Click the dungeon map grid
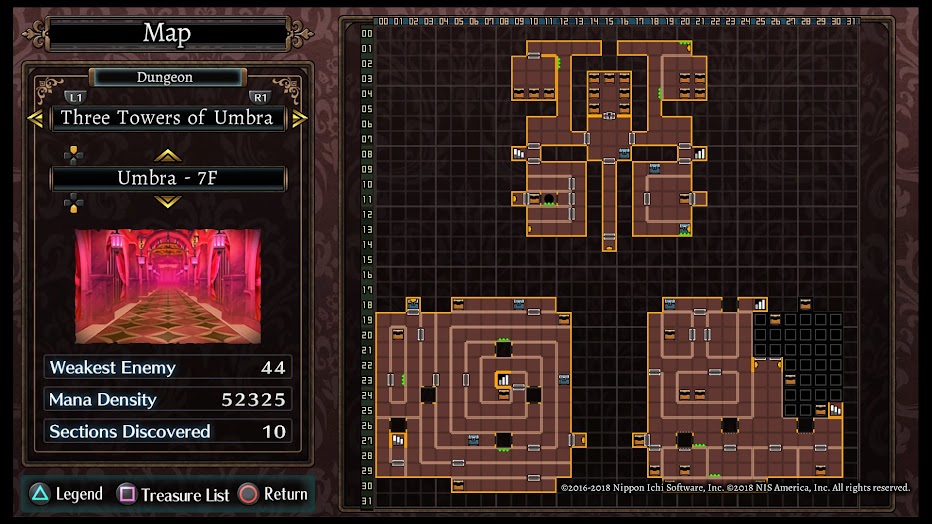The width and height of the screenshot is (932, 524). (x=612, y=262)
